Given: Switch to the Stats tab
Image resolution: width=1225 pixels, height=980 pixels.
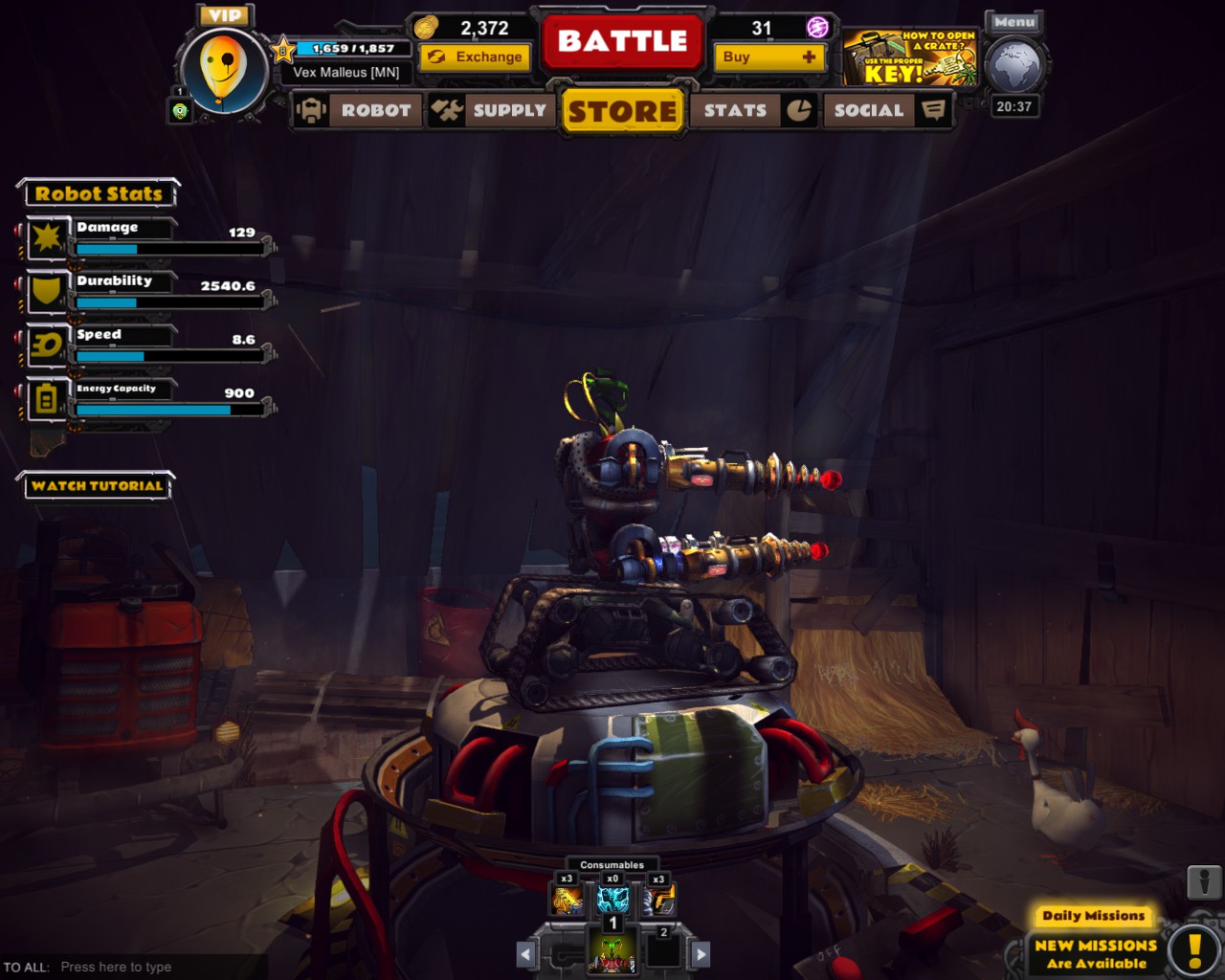Looking at the screenshot, I should (x=737, y=111).
